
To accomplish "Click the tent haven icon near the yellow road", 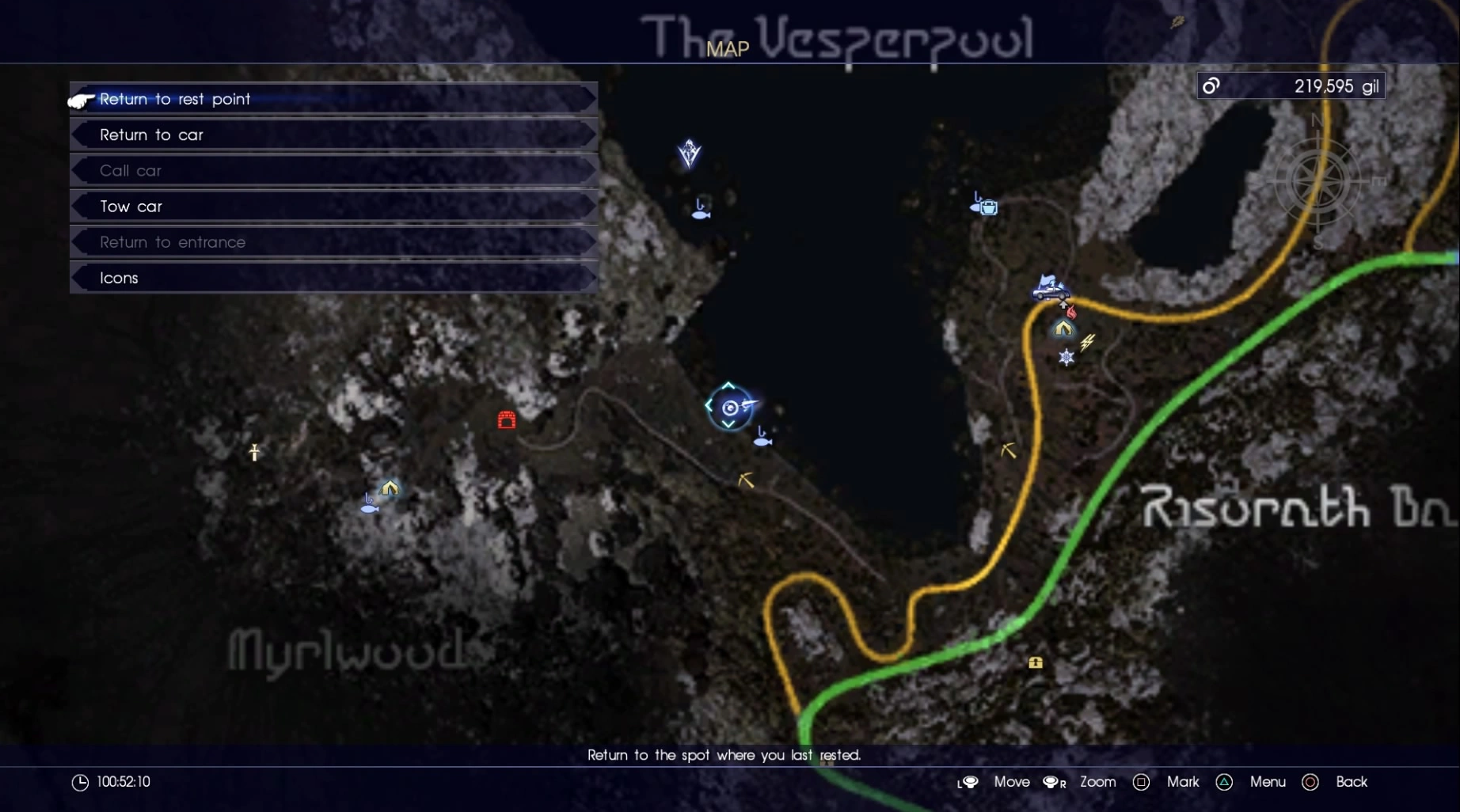I will (x=1063, y=328).
